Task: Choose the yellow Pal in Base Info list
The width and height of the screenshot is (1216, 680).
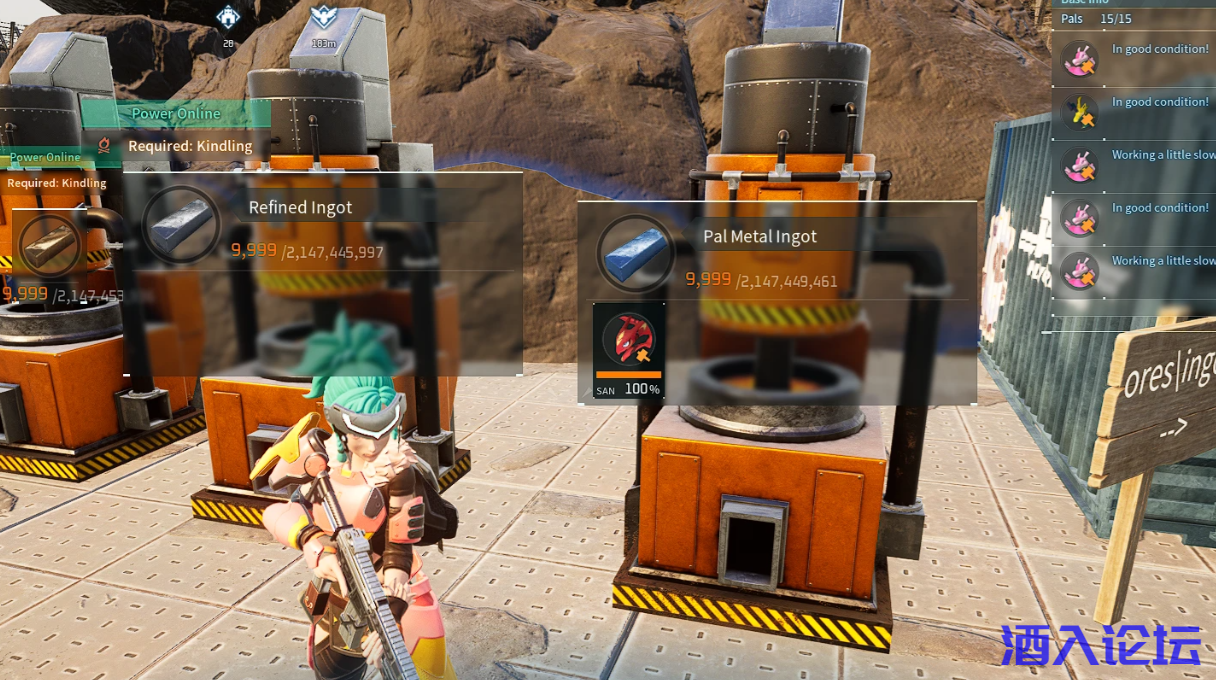Action: point(1079,112)
